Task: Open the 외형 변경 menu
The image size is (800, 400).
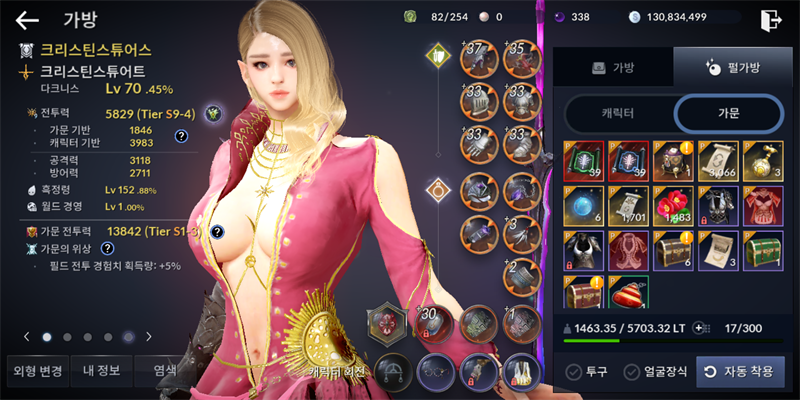Action: (x=37, y=371)
